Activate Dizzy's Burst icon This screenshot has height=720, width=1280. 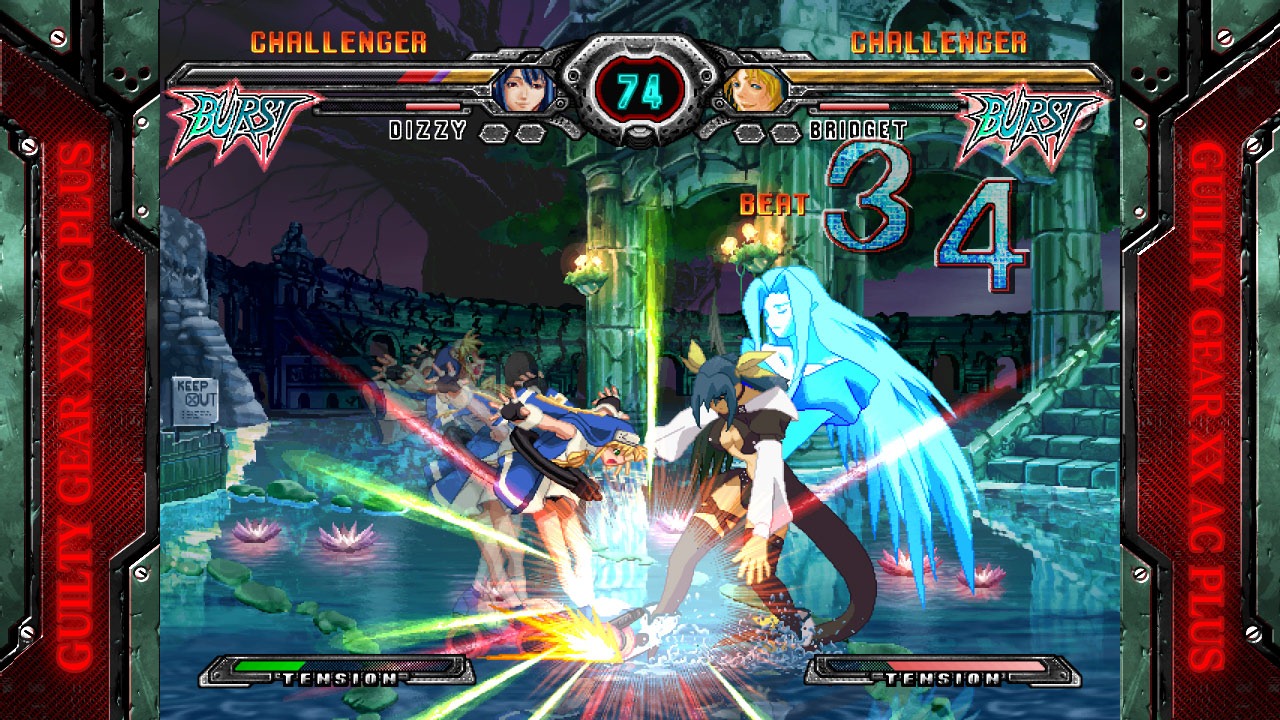(239, 122)
